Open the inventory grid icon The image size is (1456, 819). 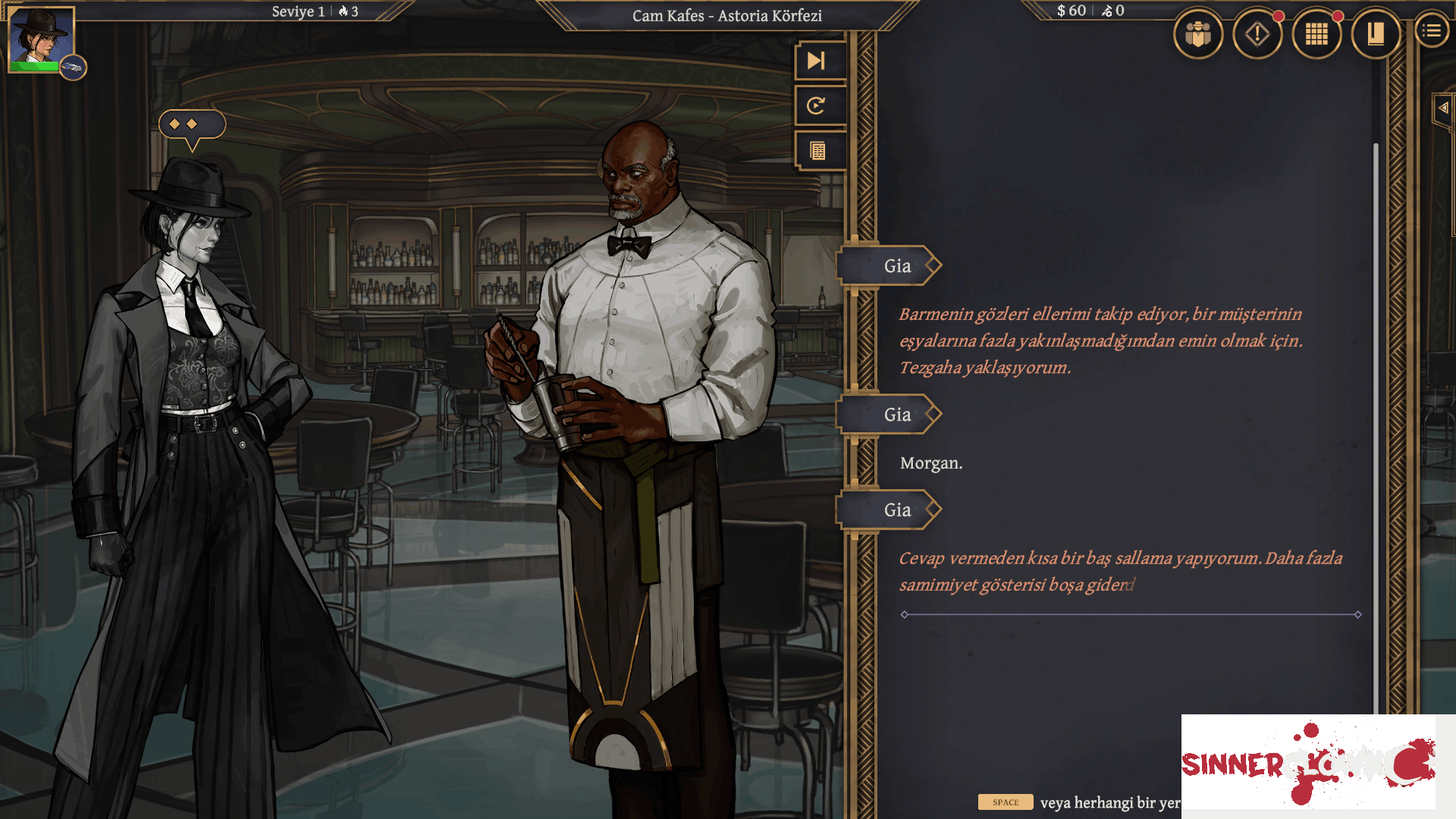(1316, 34)
